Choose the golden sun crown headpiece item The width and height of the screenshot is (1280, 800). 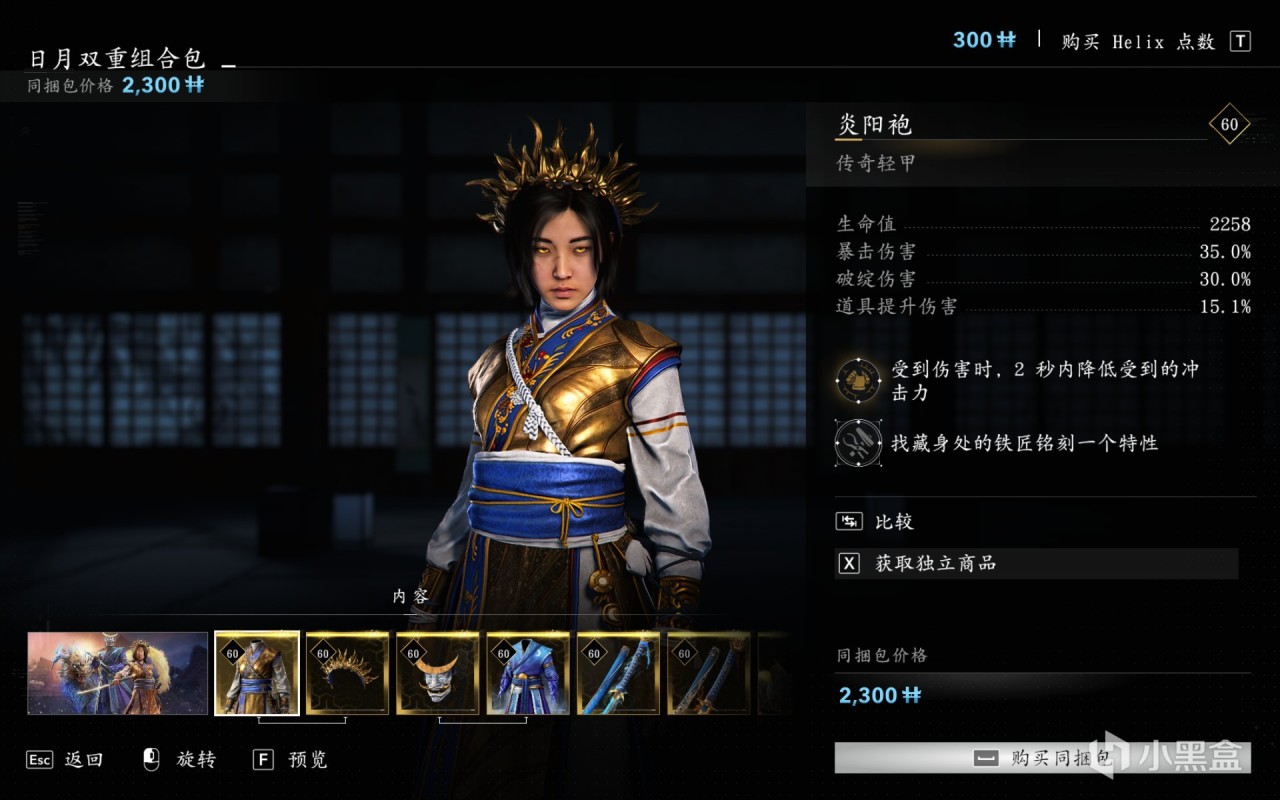tap(347, 673)
